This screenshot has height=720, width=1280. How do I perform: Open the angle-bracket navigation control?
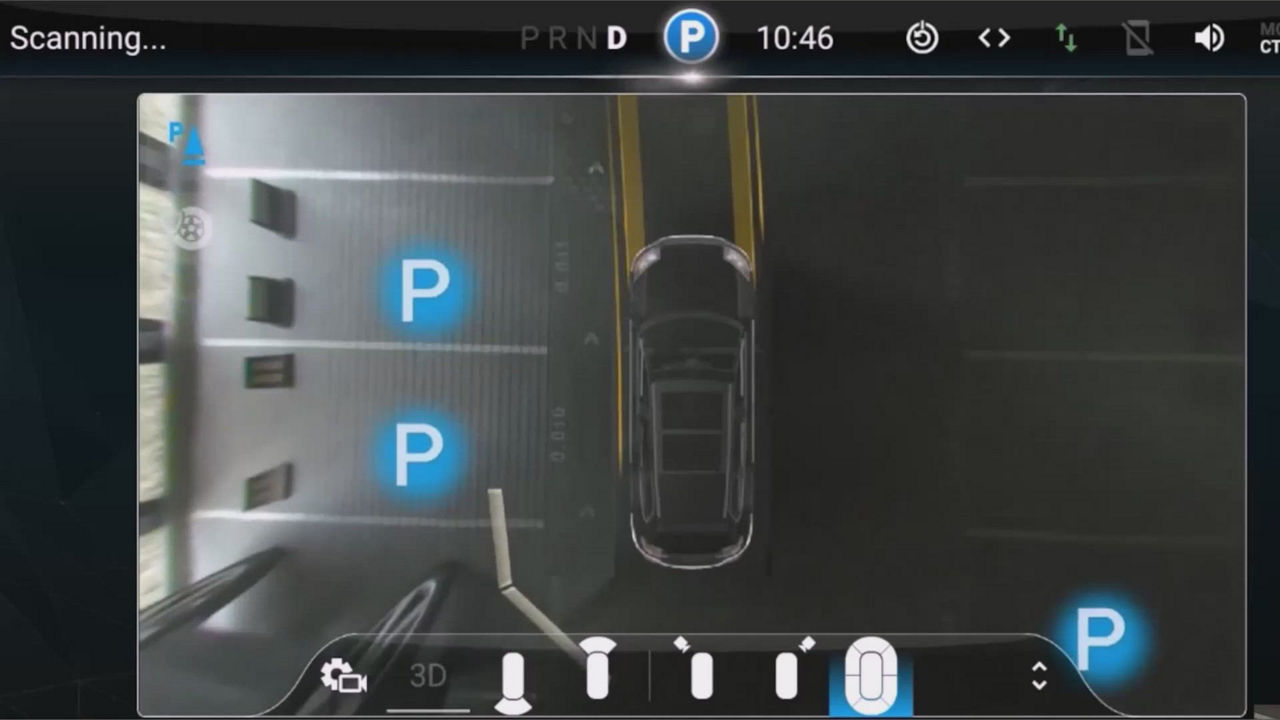pyautogui.click(x=994, y=37)
